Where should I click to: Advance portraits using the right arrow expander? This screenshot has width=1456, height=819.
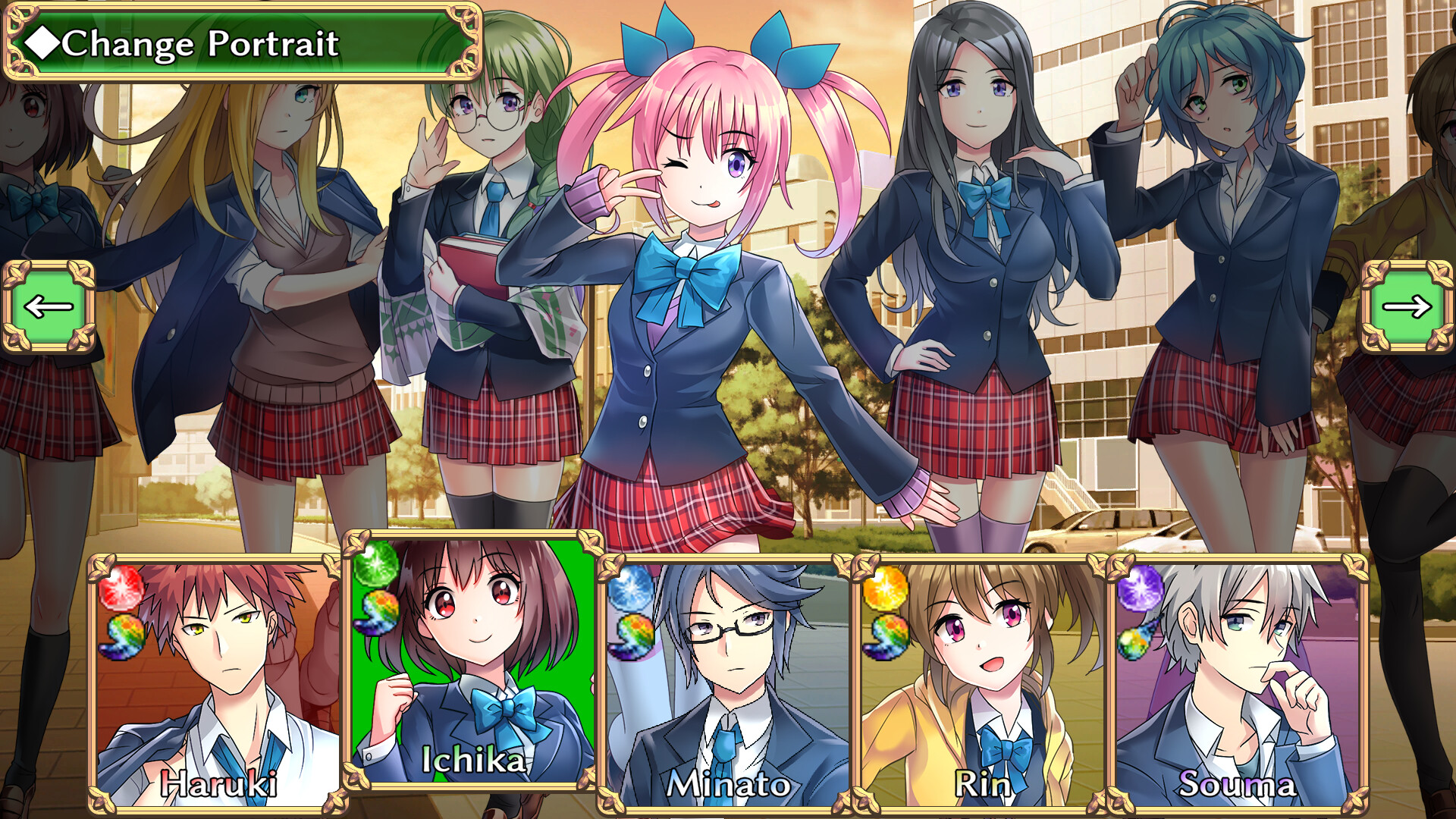(x=1408, y=306)
